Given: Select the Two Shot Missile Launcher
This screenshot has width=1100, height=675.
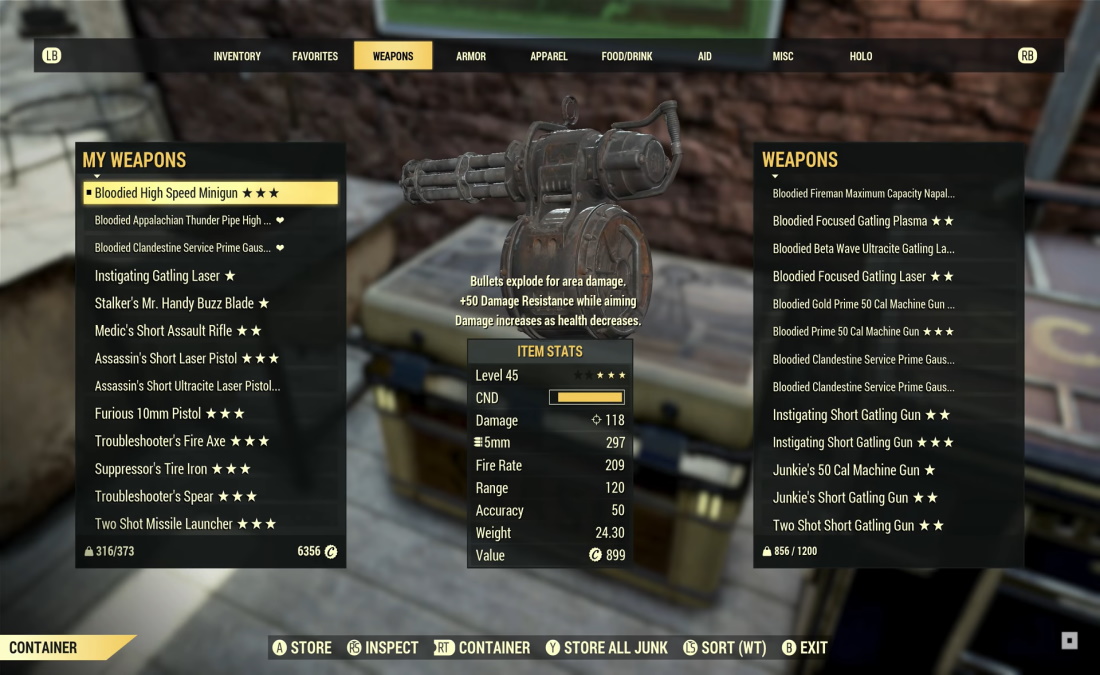Looking at the screenshot, I should click(x=185, y=524).
